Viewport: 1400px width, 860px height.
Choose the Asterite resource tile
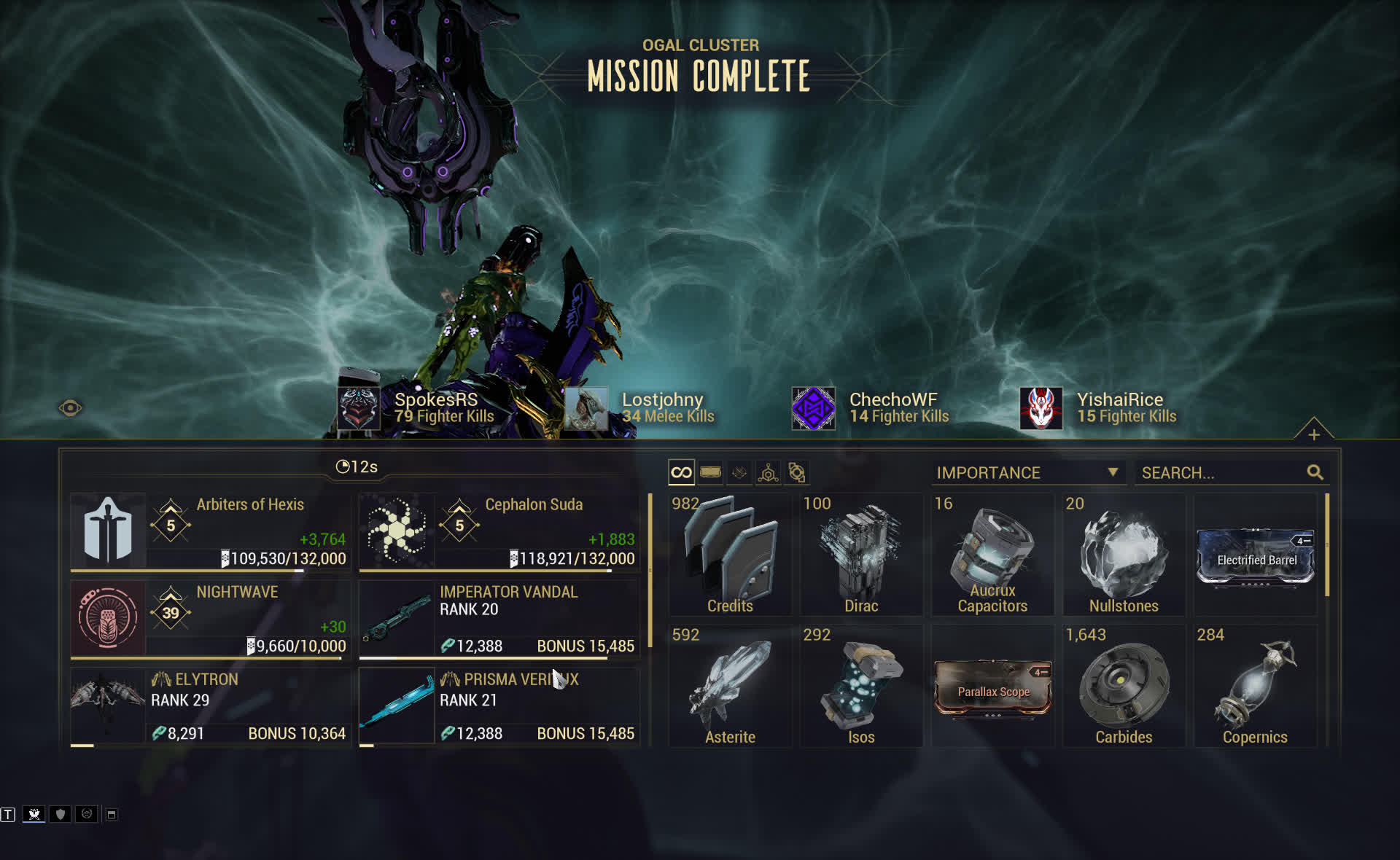coord(730,687)
